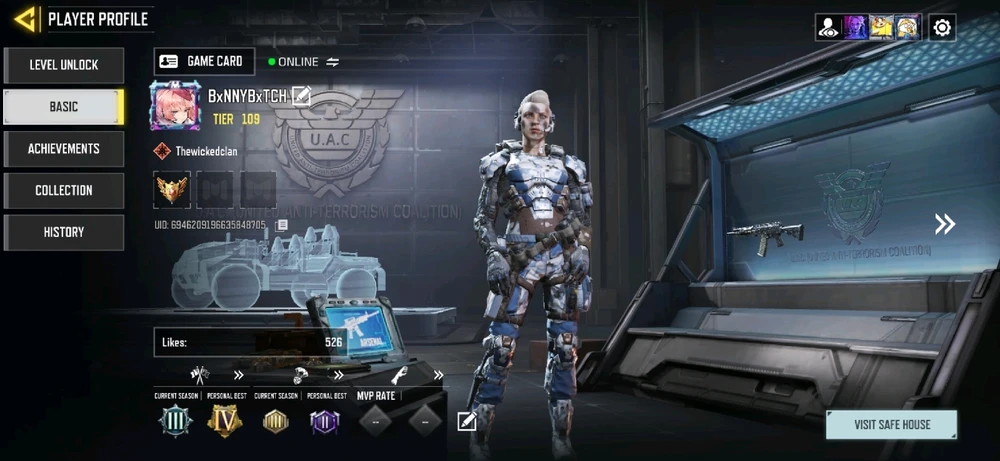Select the golden winged medal slot
1000x461 pixels.
click(x=171, y=189)
